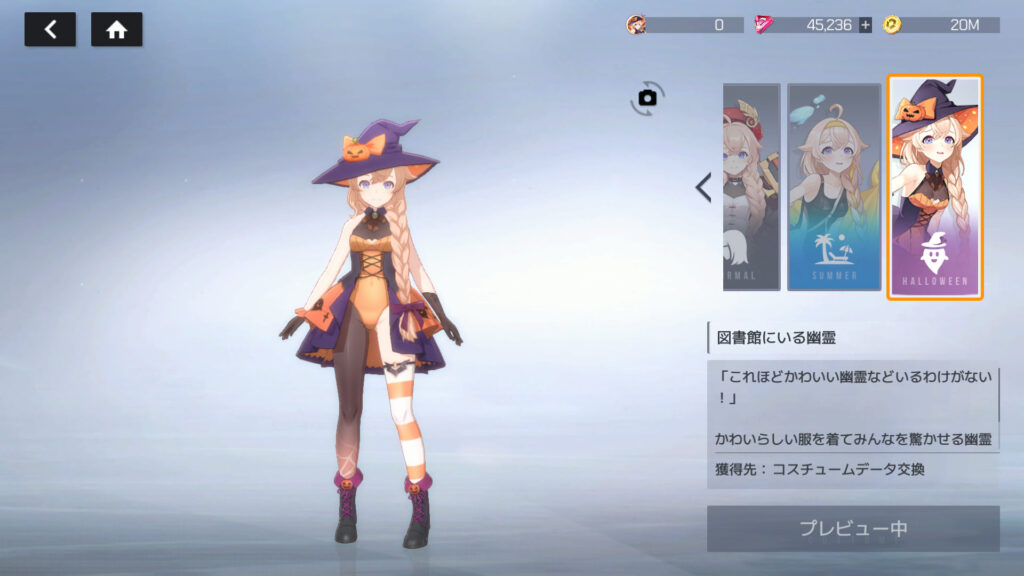The image size is (1024, 576).
Task: Go back to the previous screen
Action: pos(50,30)
